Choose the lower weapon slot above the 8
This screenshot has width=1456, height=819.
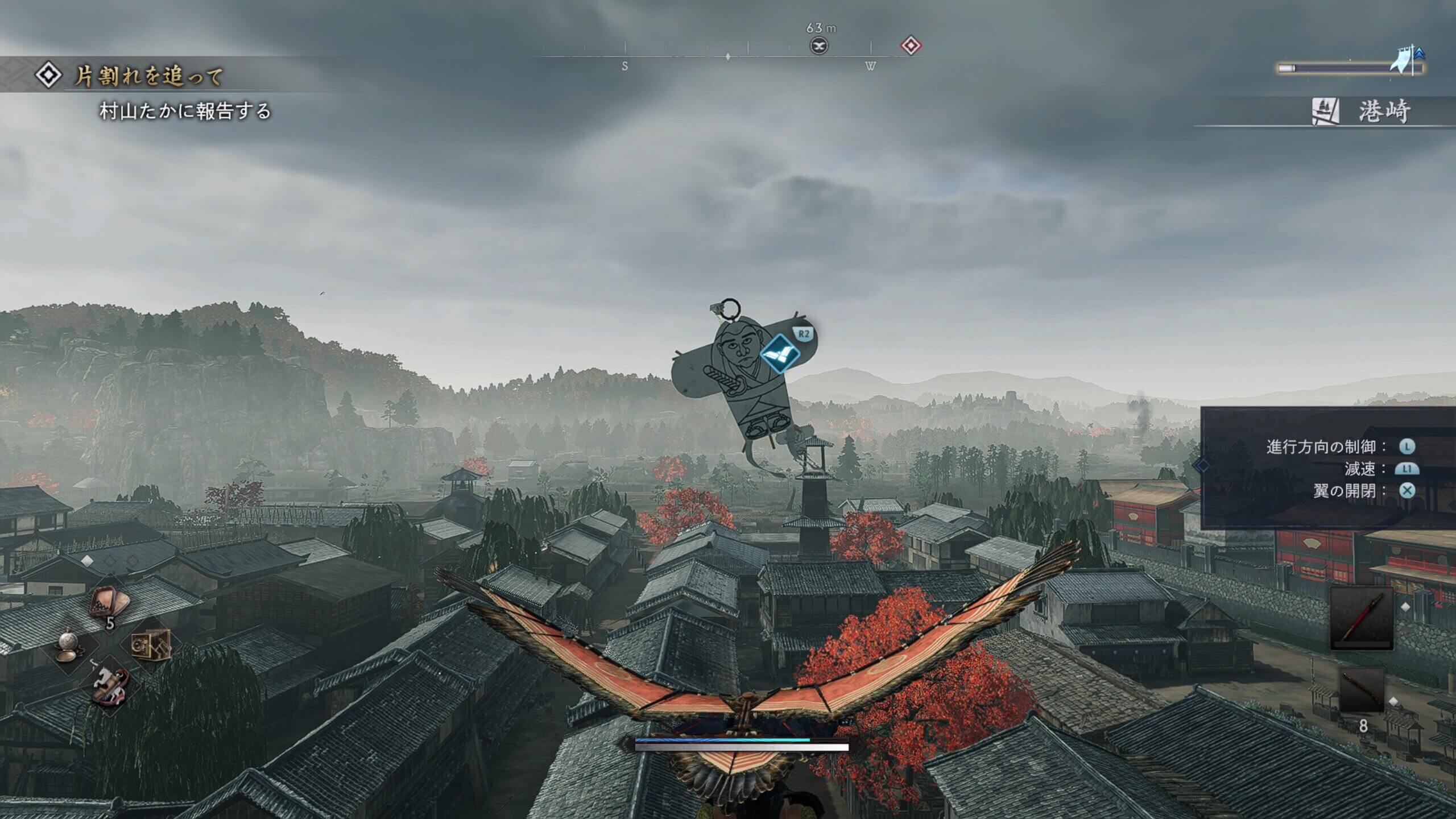coord(1362,688)
